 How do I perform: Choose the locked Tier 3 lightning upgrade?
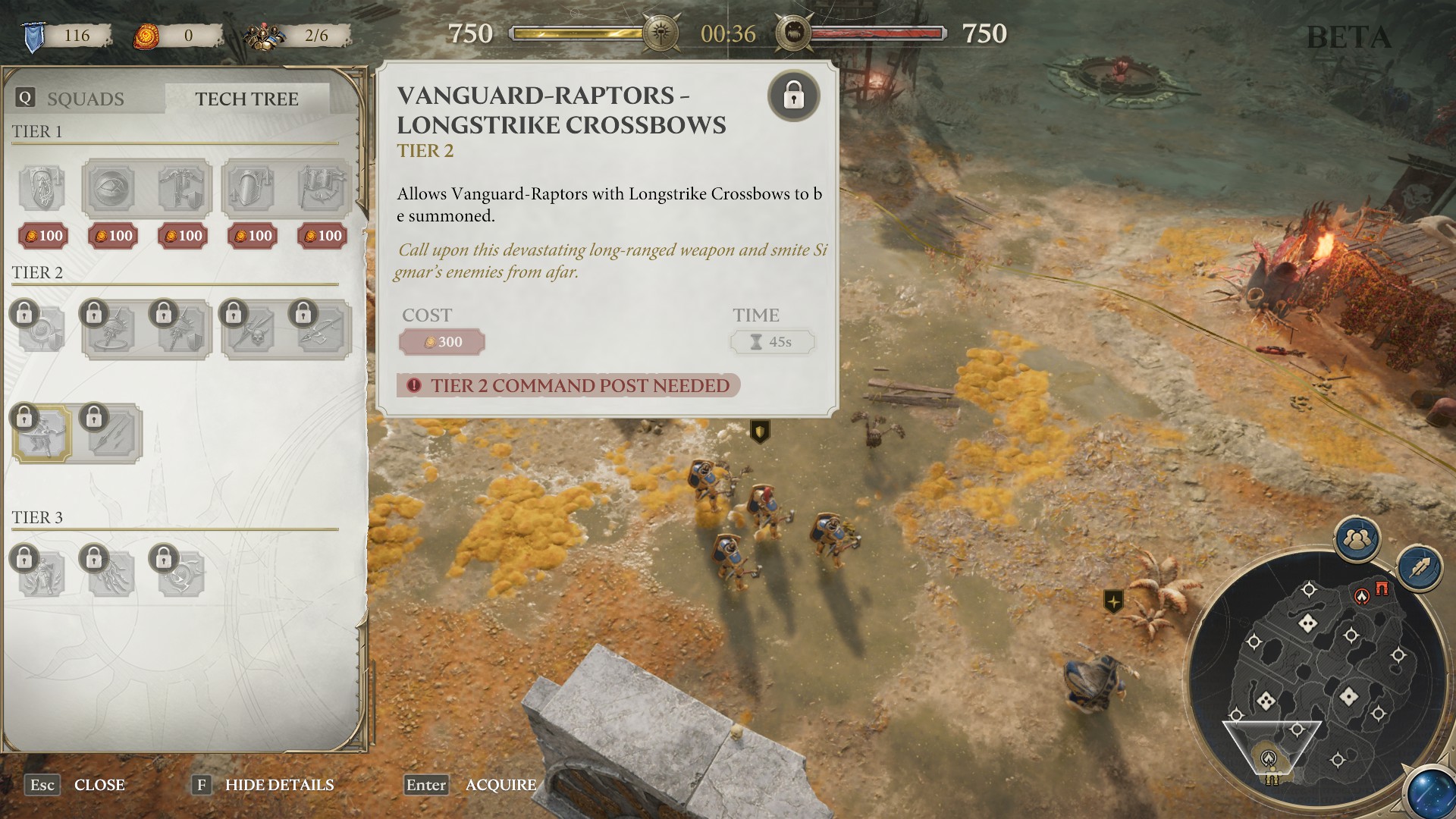(x=111, y=573)
